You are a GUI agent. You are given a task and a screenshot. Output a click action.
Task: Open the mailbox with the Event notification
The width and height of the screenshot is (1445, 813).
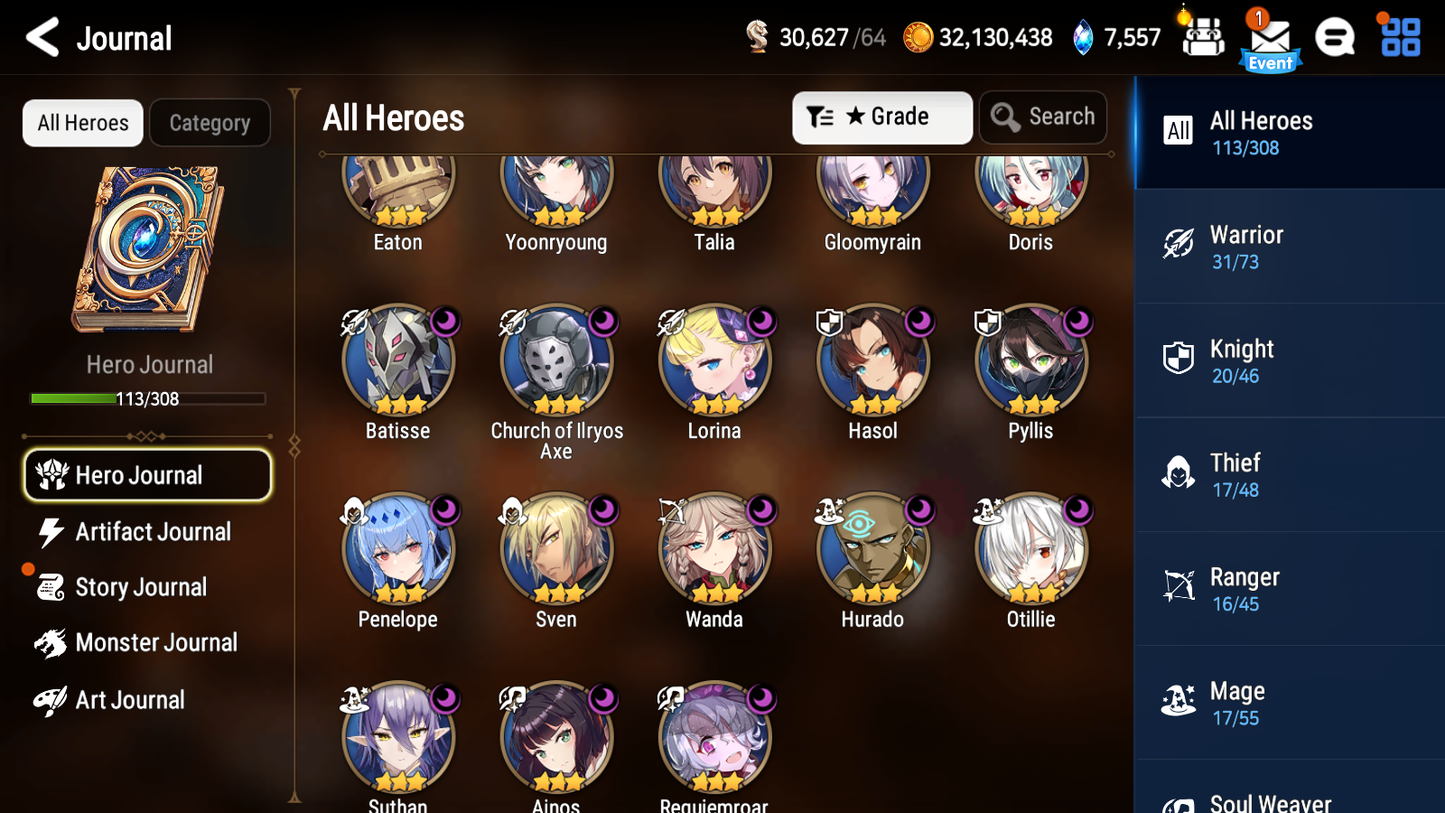pyautogui.click(x=1269, y=37)
